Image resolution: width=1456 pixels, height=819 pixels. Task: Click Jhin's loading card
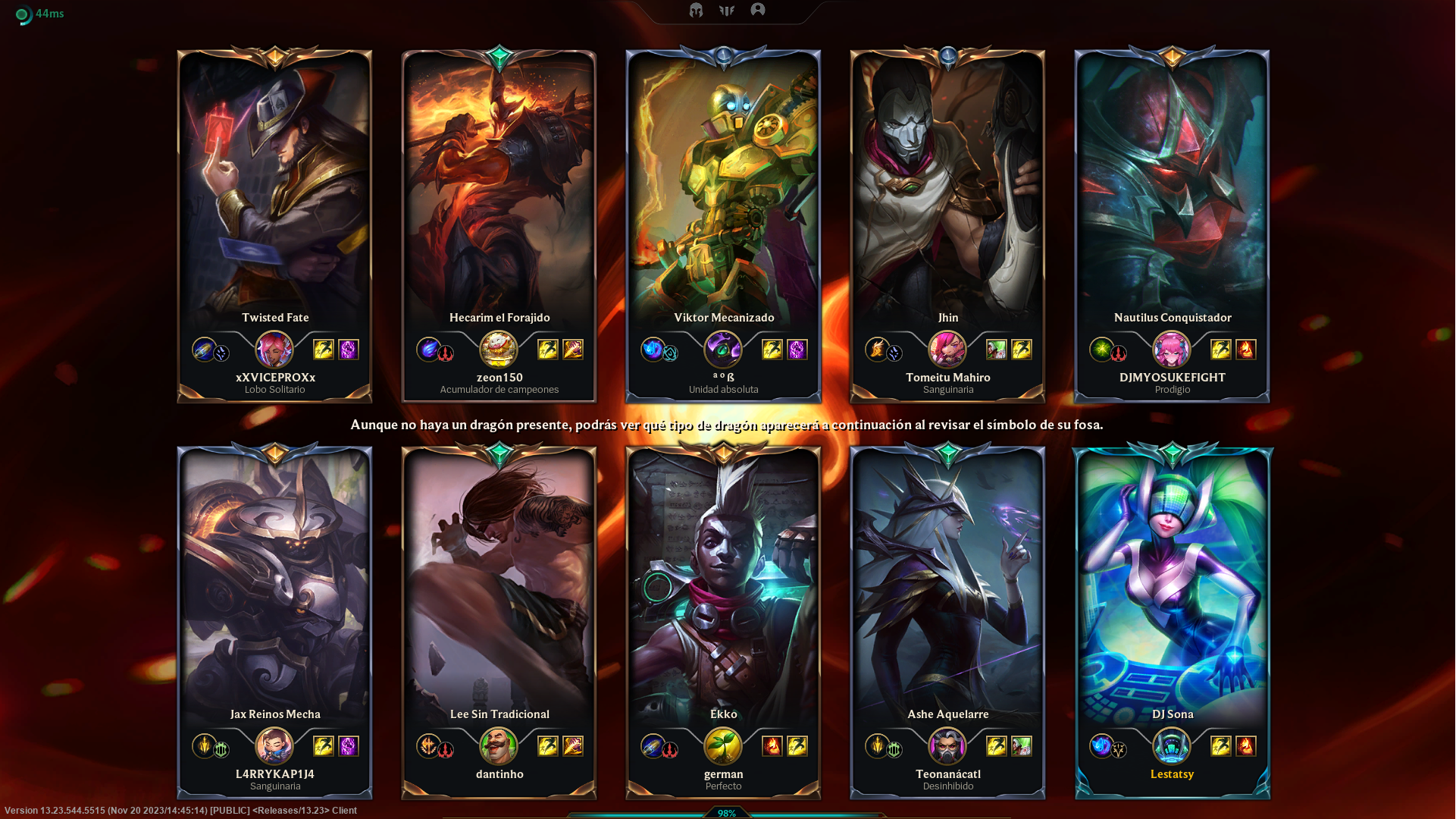[947, 190]
